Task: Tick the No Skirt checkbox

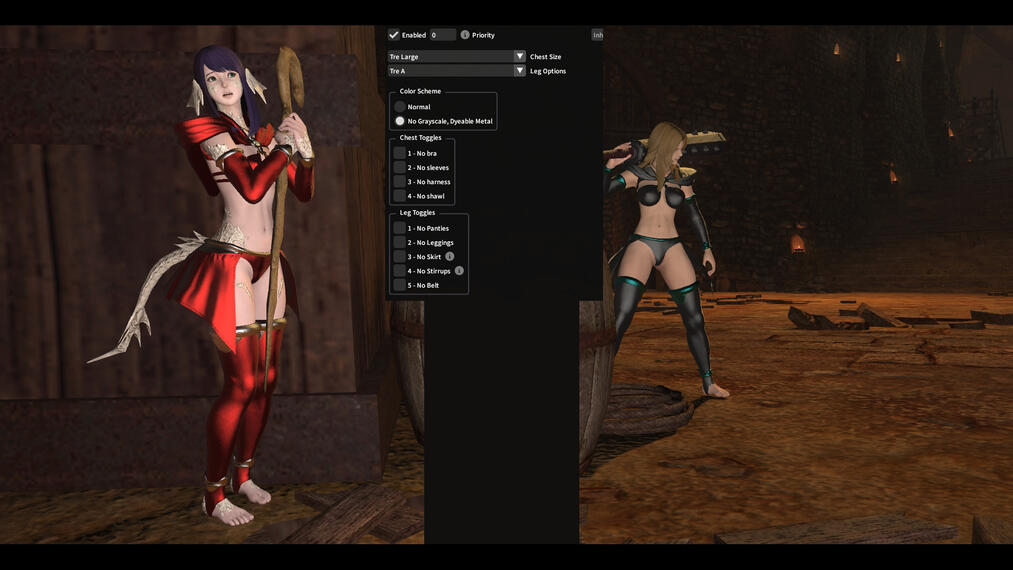Action: click(x=400, y=257)
